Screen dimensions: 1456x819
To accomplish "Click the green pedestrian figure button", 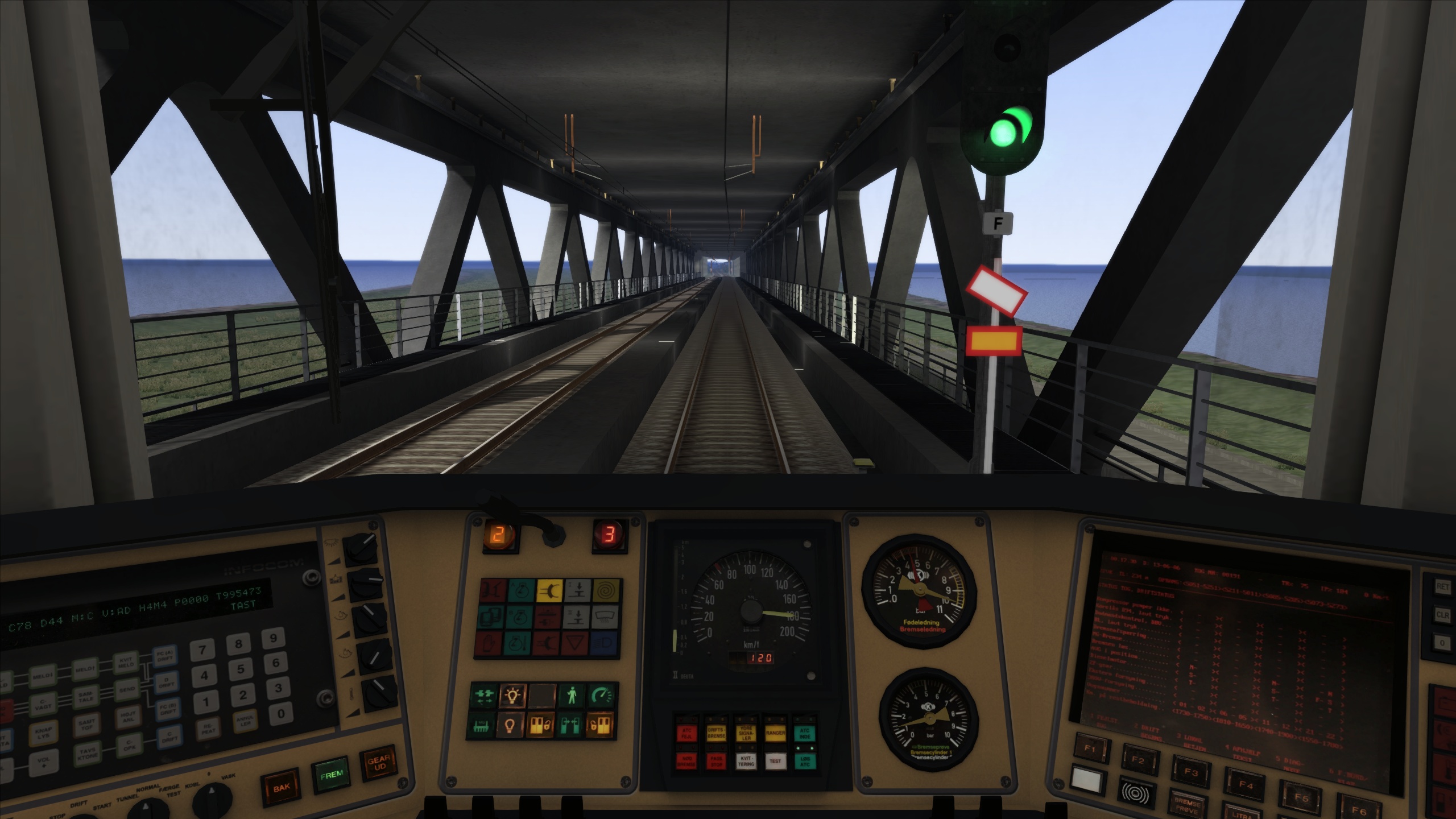I will coord(570,695).
